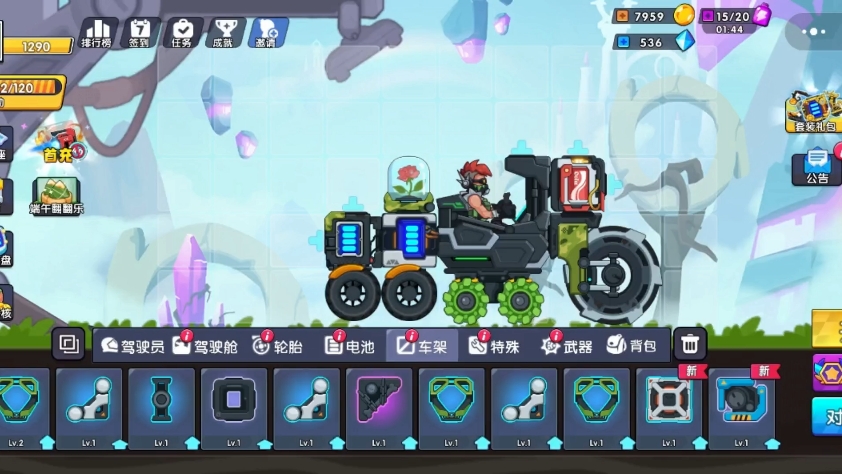Switch to the 驾驶员 driver tab
Image resolution: width=842 pixels, height=474 pixels.
tap(133, 346)
